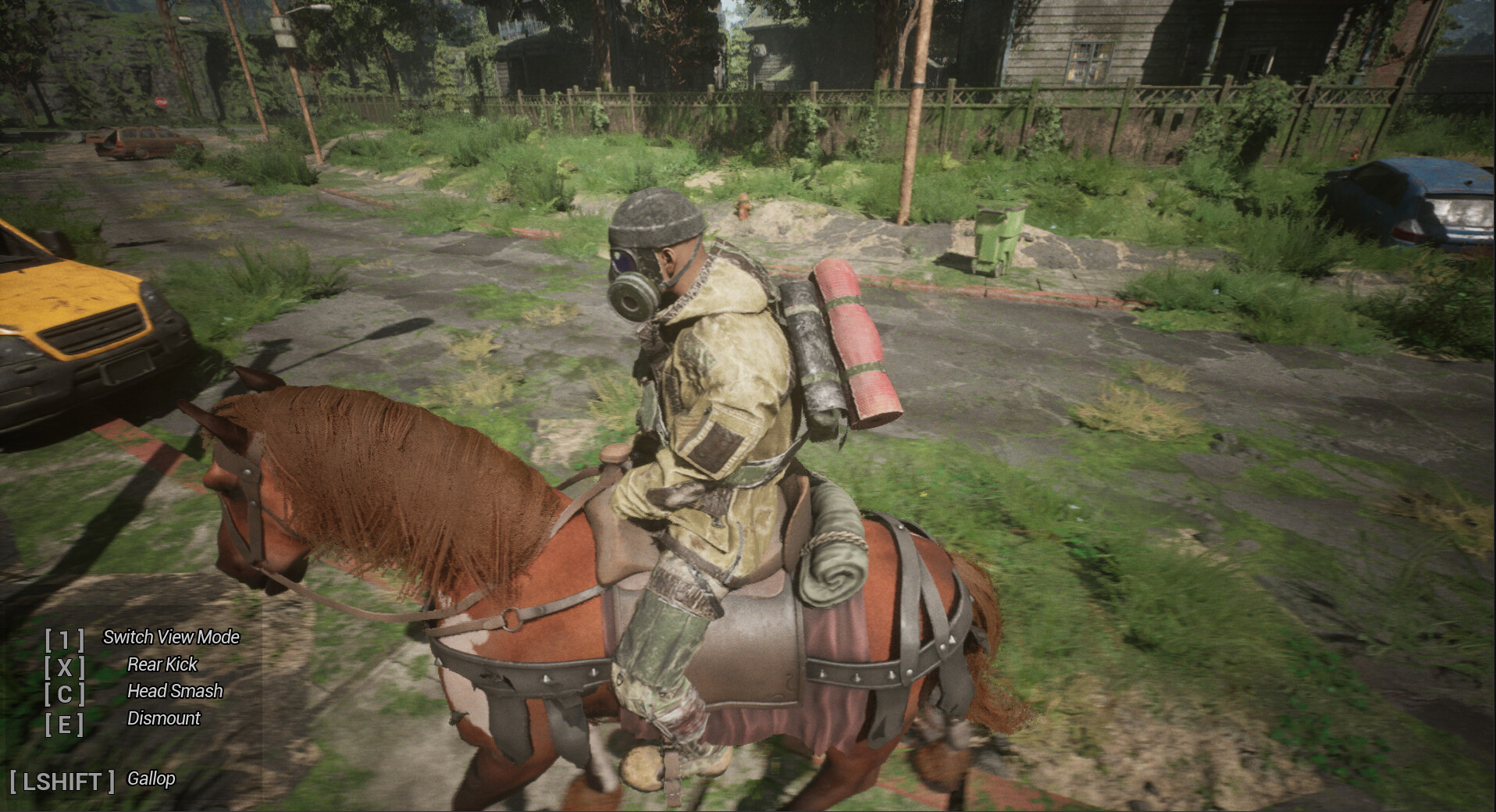The width and height of the screenshot is (1496, 812).
Task: Click the Gallop label at bottom left
Action: point(151,778)
